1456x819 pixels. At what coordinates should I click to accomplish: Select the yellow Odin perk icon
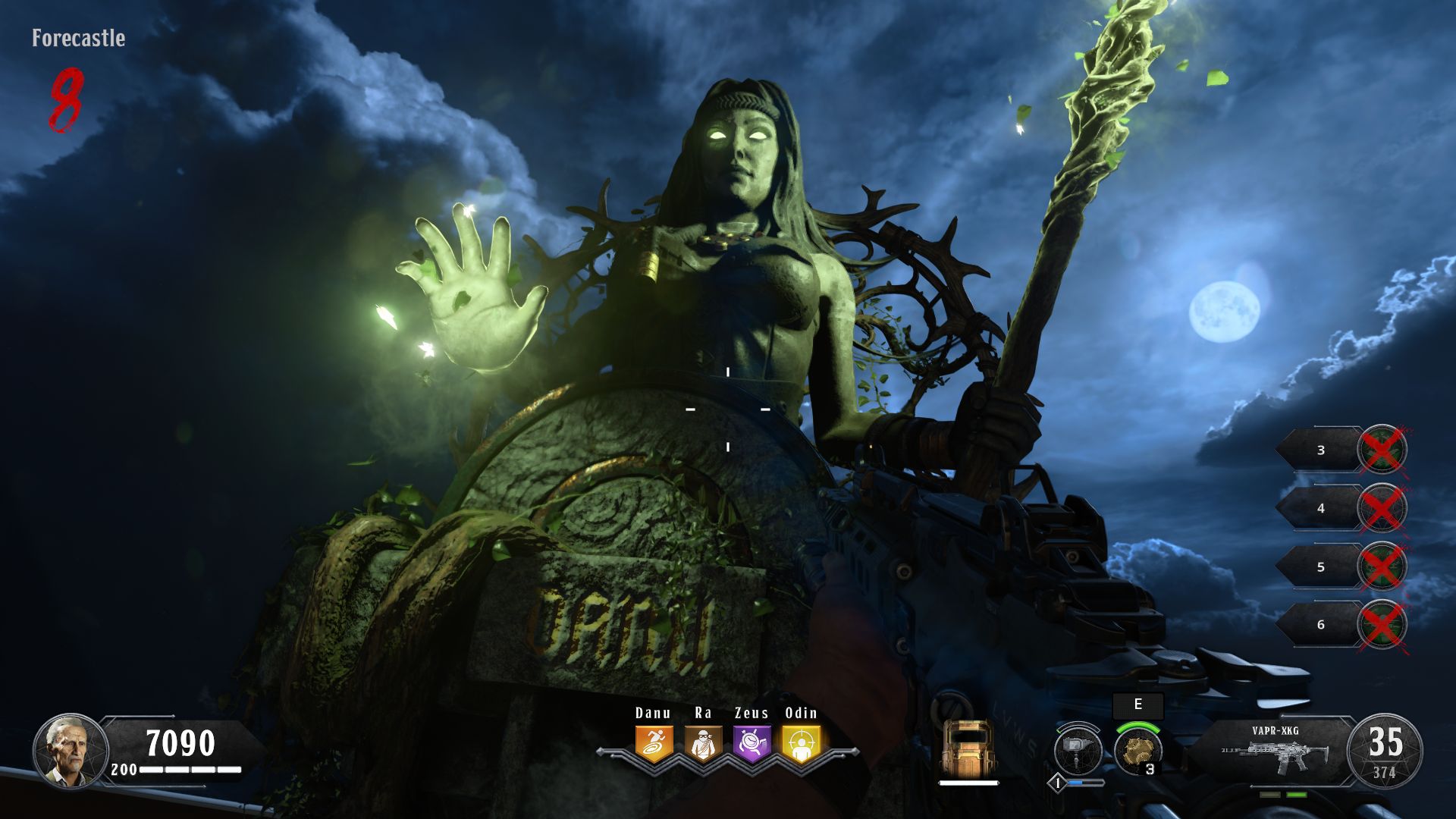(801, 743)
